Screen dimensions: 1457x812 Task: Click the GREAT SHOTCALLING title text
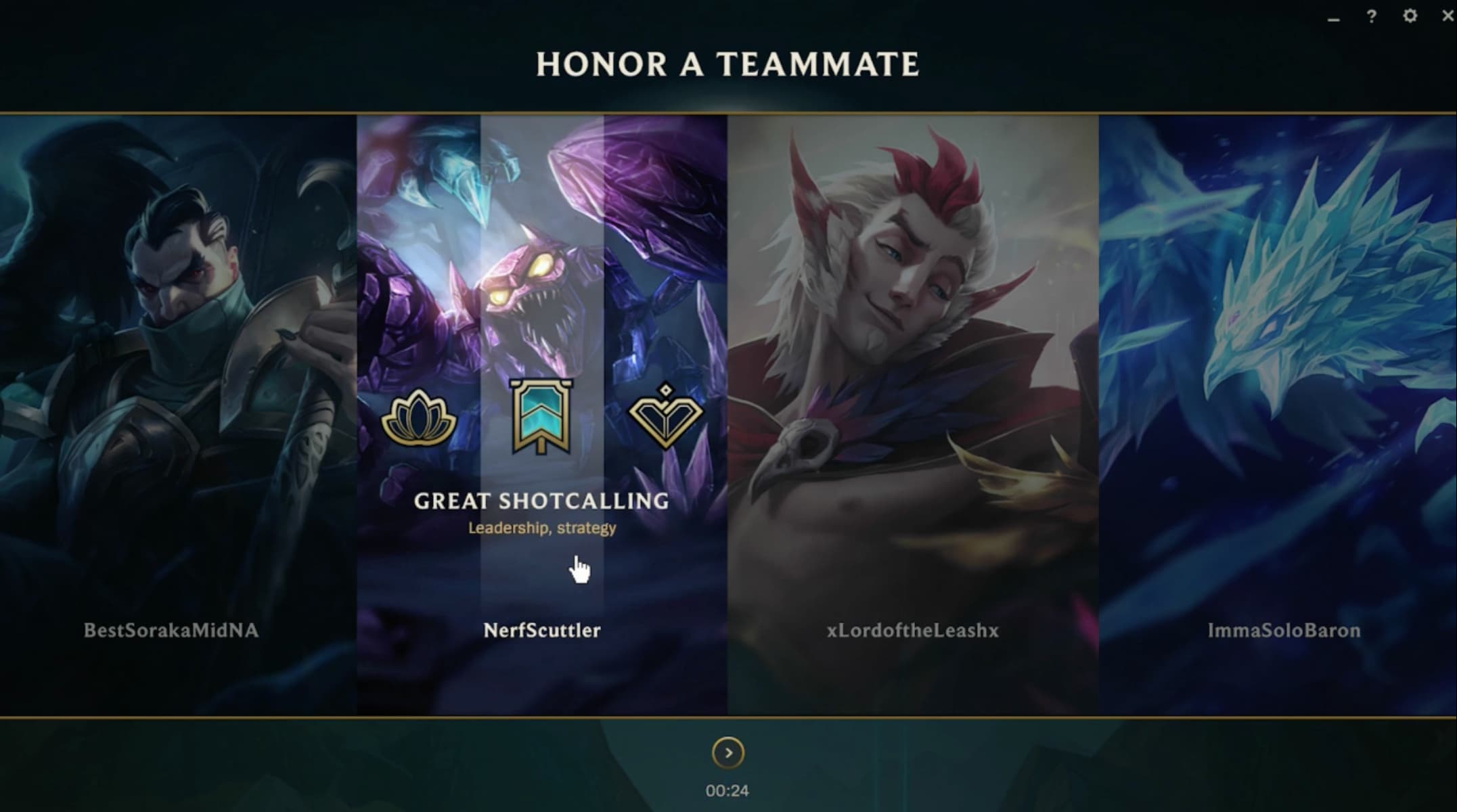541,502
